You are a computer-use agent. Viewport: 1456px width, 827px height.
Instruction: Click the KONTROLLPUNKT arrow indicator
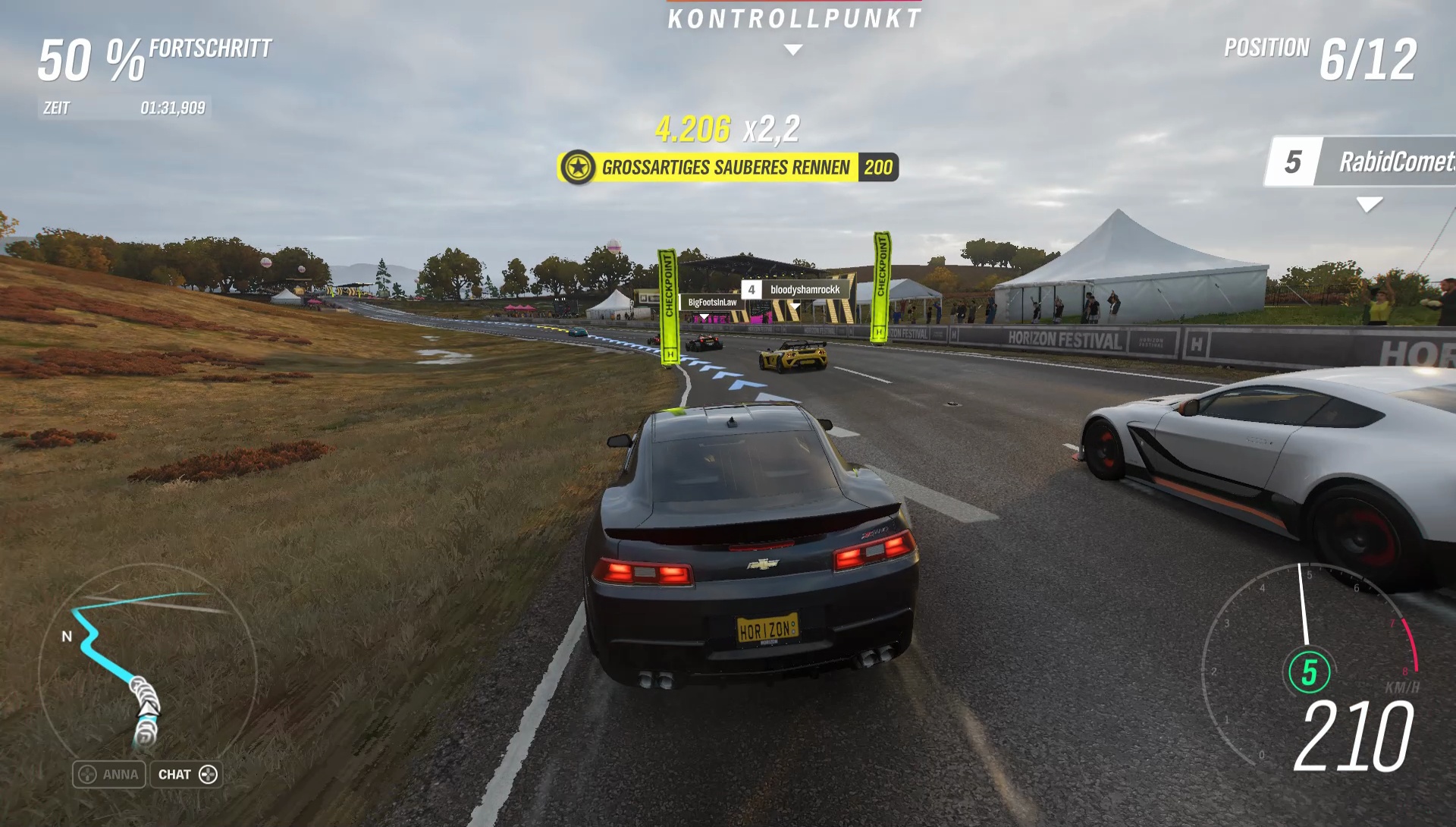pyautogui.click(x=793, y=48)
